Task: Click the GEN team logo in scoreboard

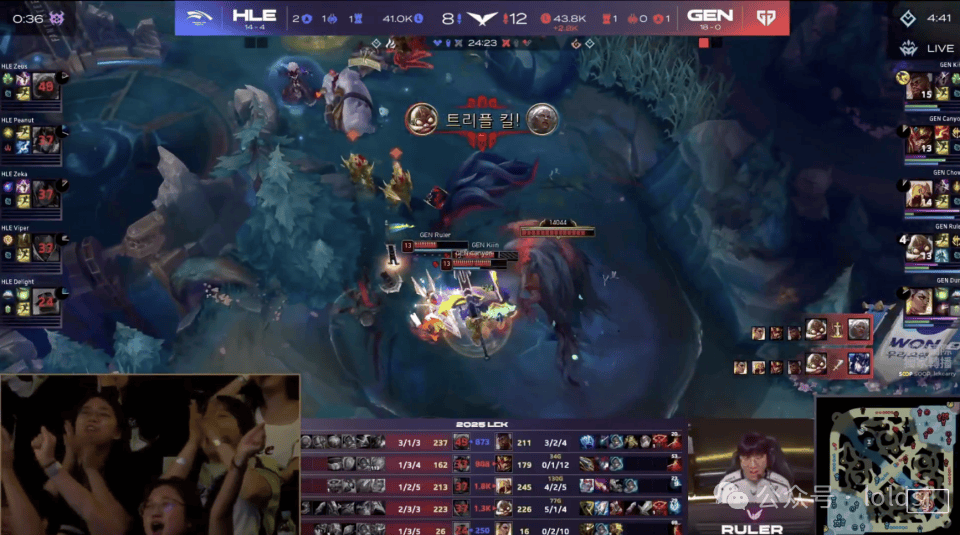Action: coord(764,17)
